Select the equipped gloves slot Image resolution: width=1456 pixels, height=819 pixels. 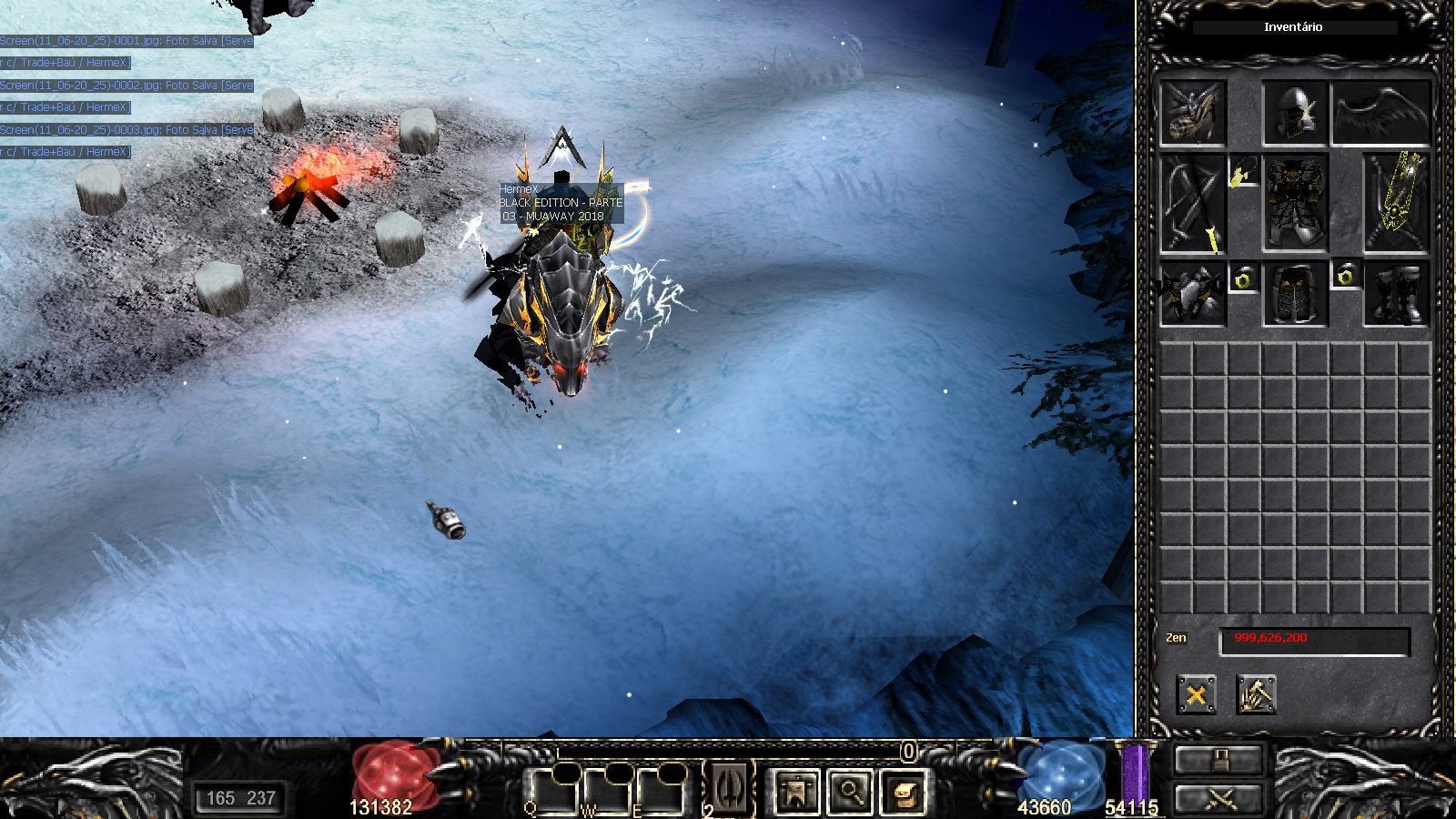coord(1193,294)
